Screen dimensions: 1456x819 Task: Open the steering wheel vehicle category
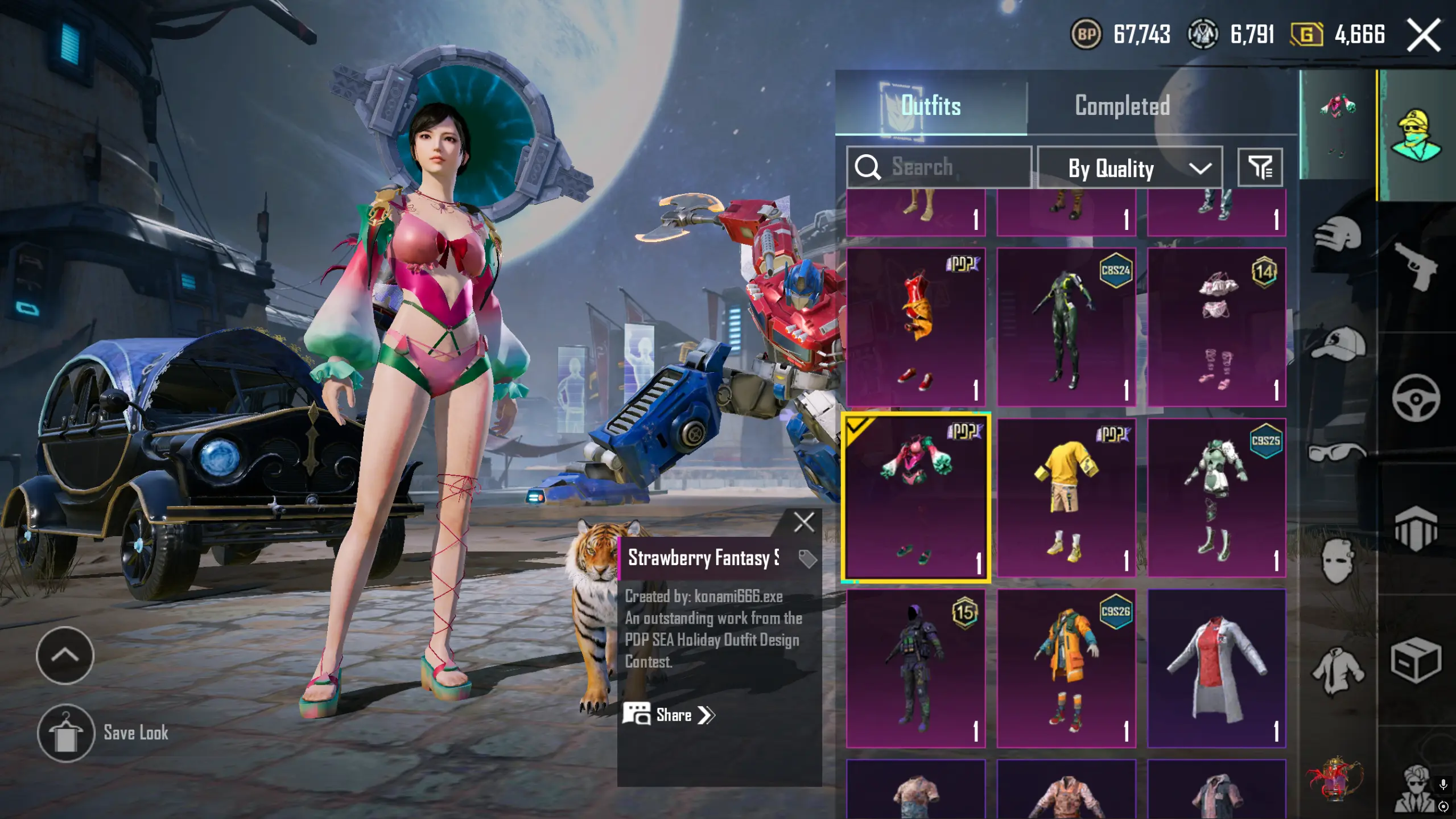tap(1416, 398)
